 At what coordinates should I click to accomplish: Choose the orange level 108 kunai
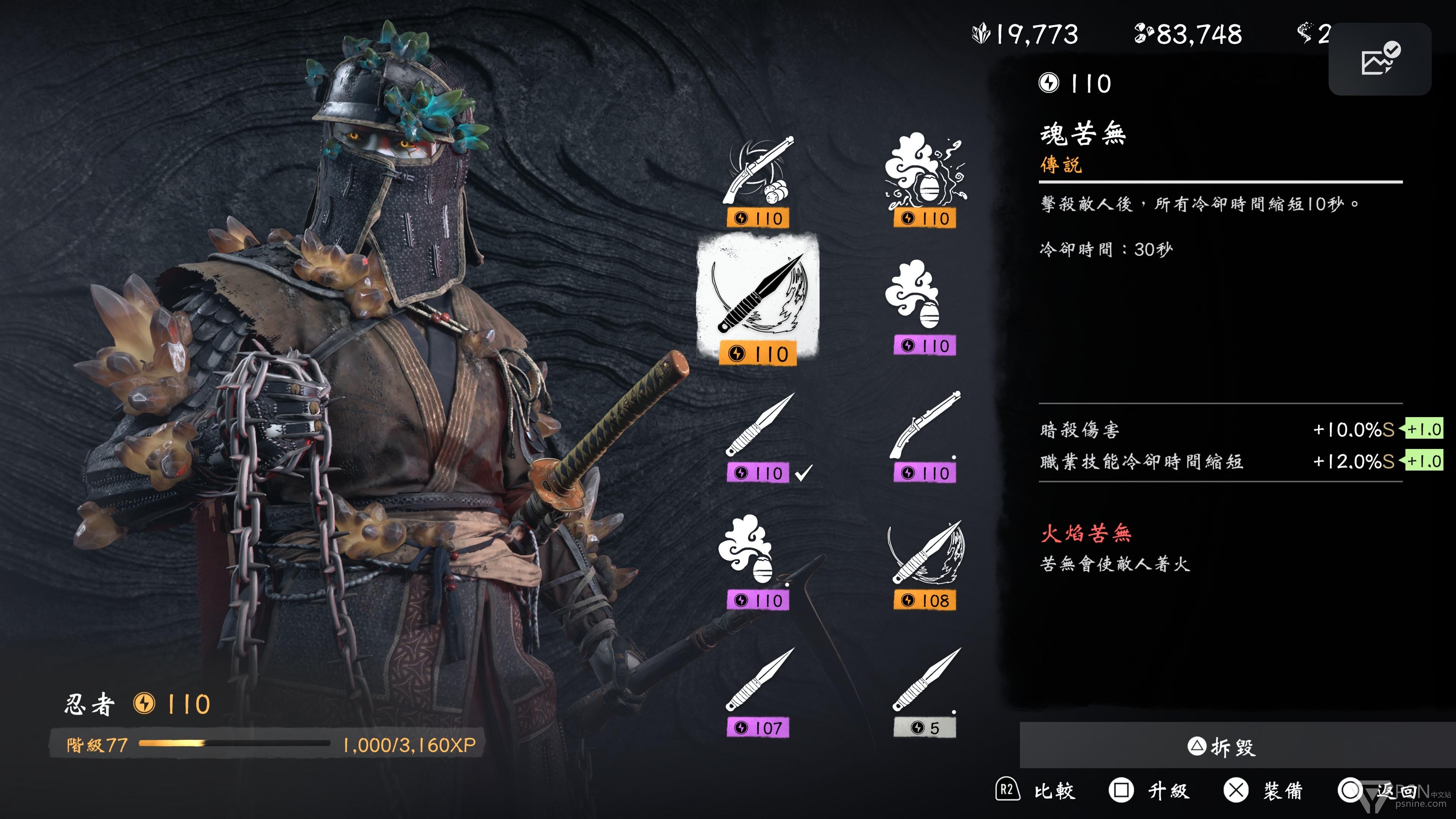point(925,565)
